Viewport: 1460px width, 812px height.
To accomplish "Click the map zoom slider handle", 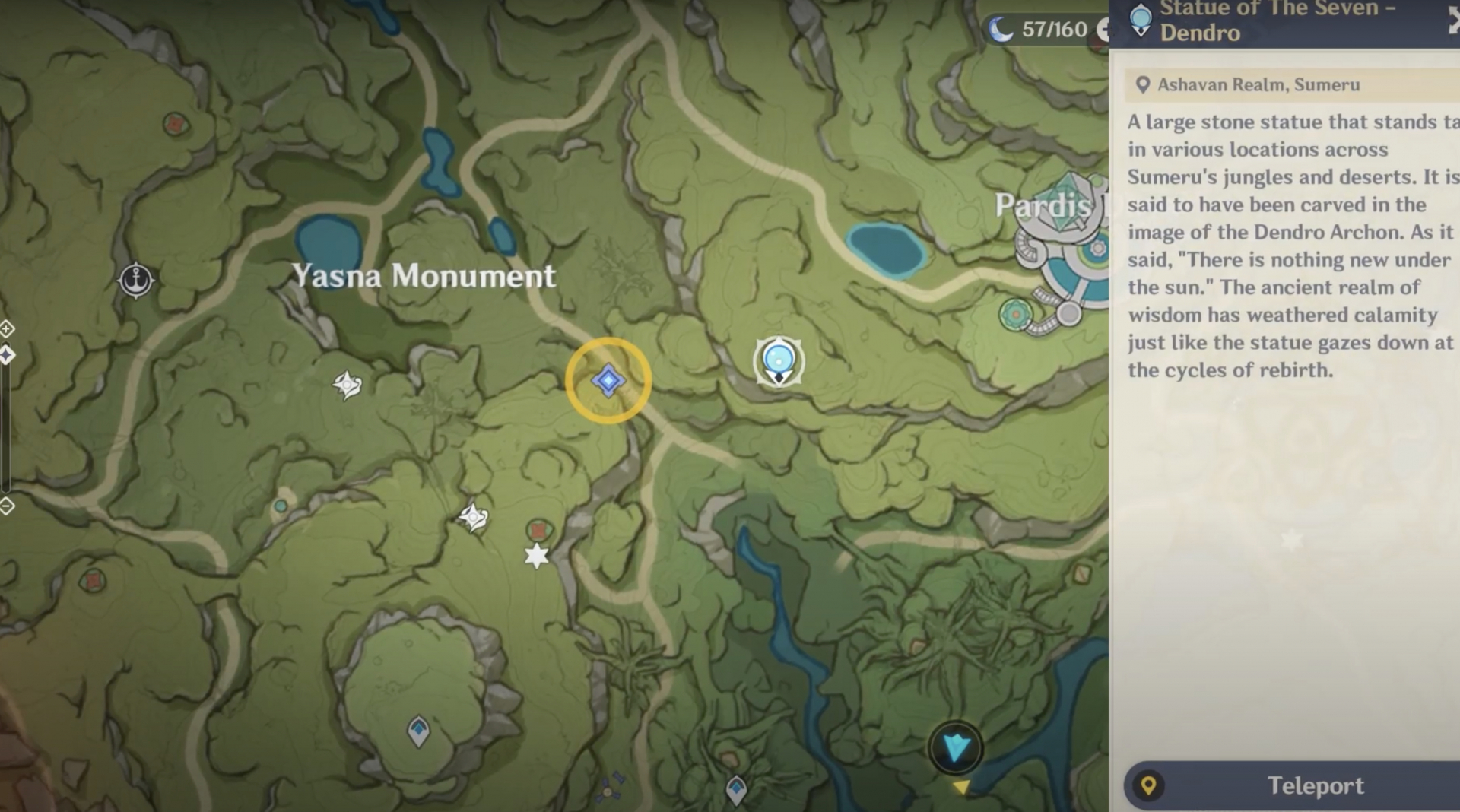I will coord(6,355).
